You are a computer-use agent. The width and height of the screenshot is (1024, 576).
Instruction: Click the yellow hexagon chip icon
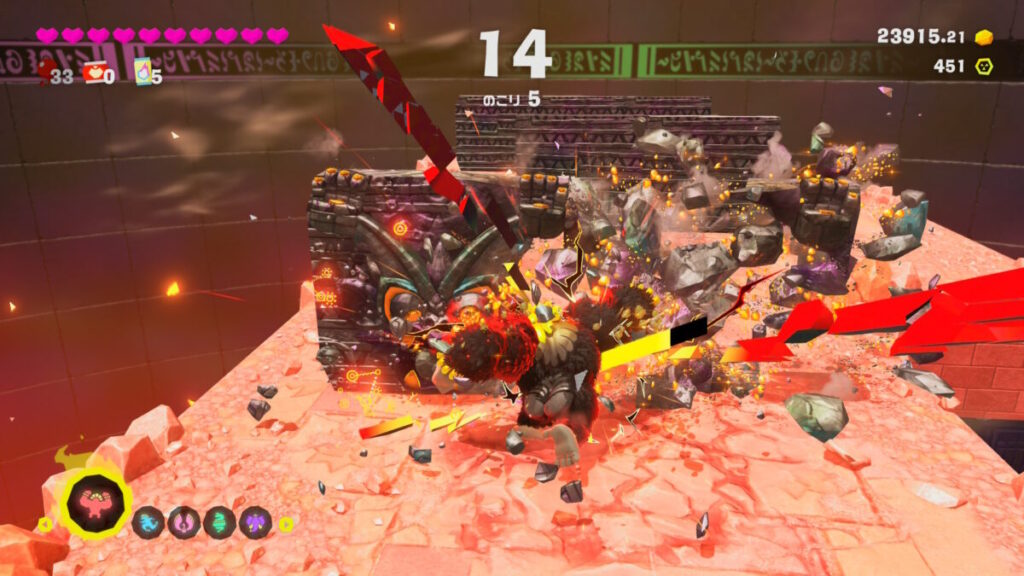pos(984,66)
